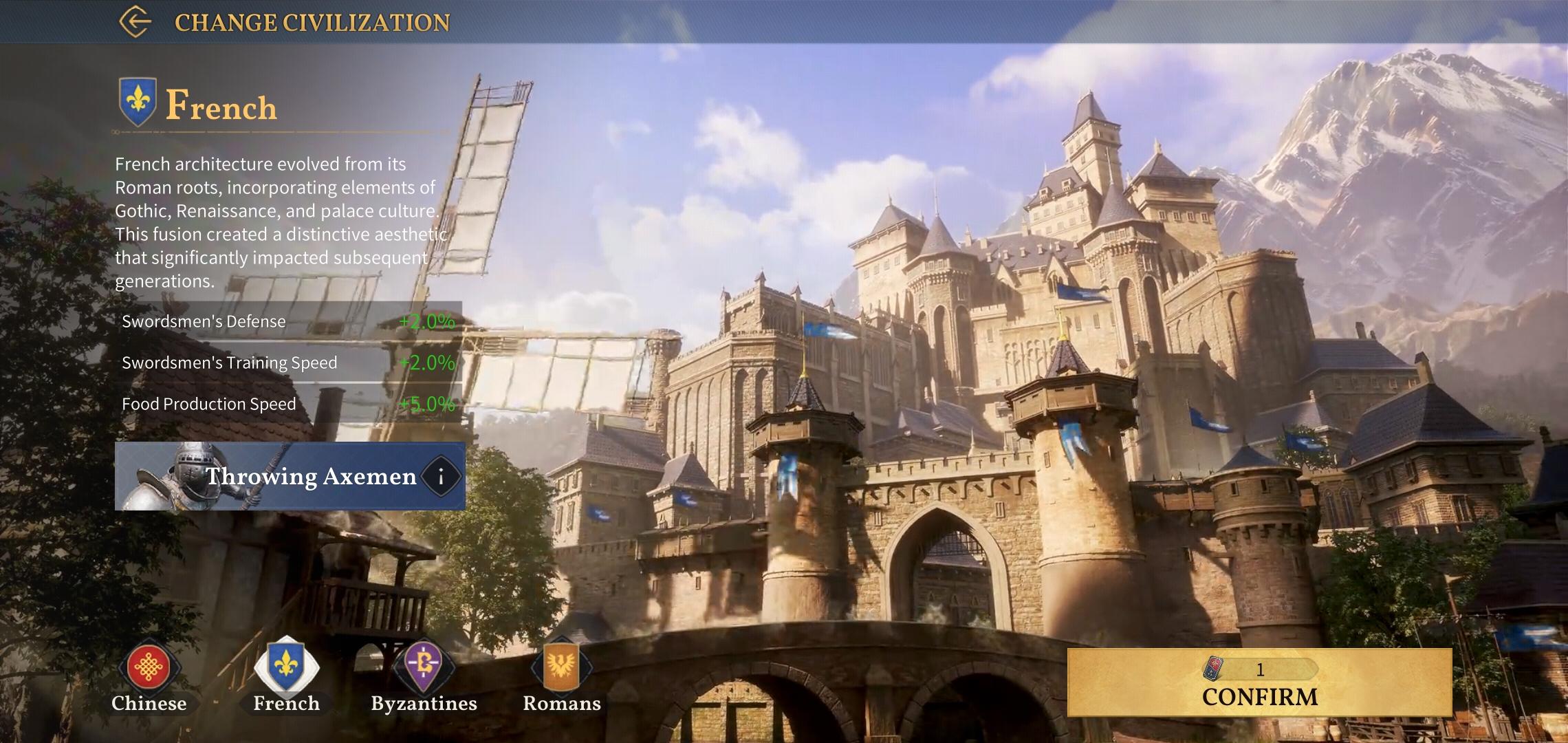The image size is (1568, 743).
Task: Open Throwing Axemen info icon
Action: coord(441,476)
